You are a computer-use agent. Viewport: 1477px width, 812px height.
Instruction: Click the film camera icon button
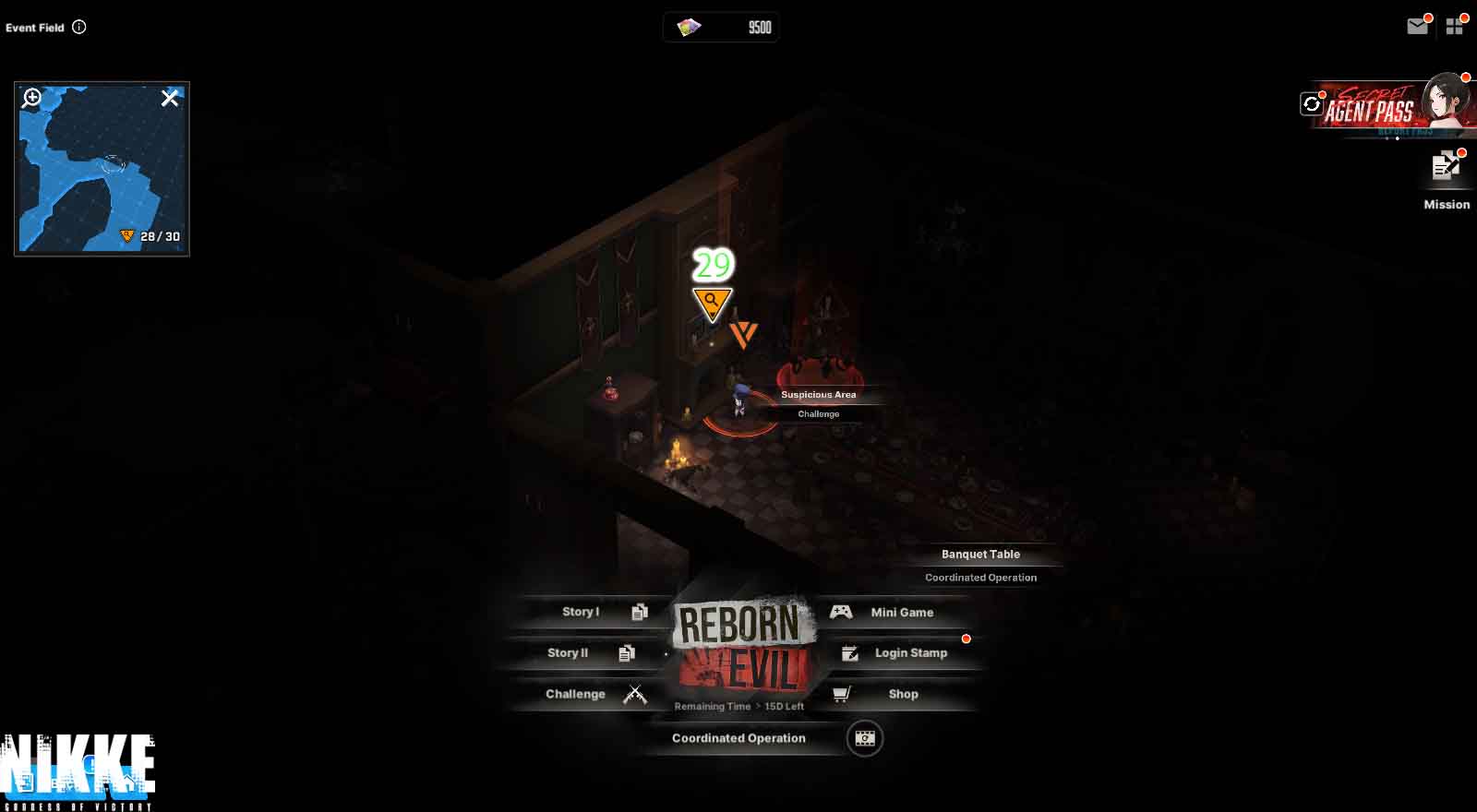(865, 738)
